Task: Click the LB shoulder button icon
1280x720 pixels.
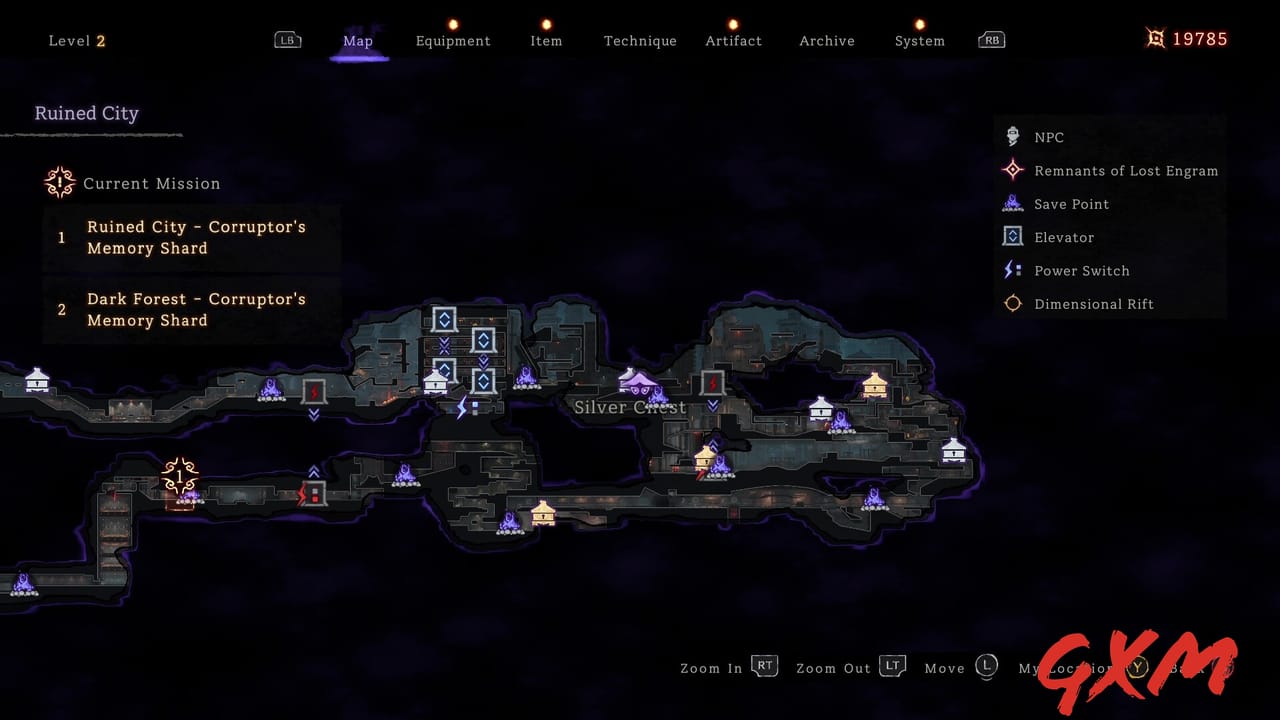Action: click(x=288, y=40)
